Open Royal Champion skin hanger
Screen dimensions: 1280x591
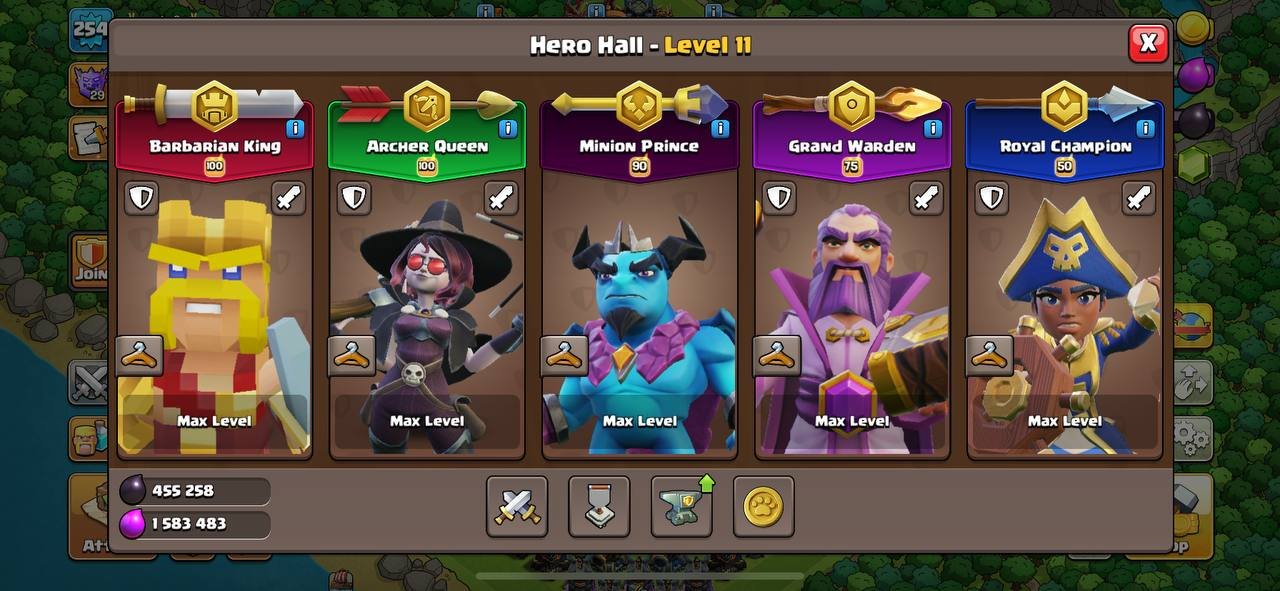990,355
